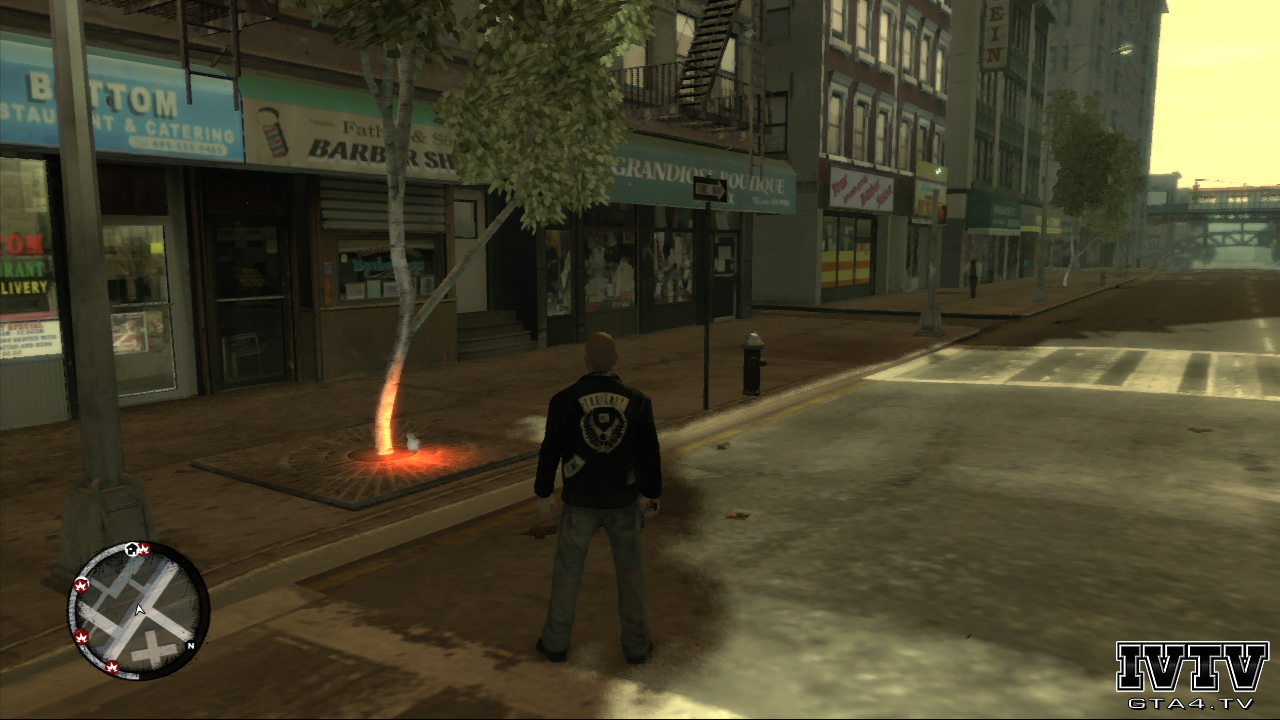Select the white player arrow on the minimap

140,609
